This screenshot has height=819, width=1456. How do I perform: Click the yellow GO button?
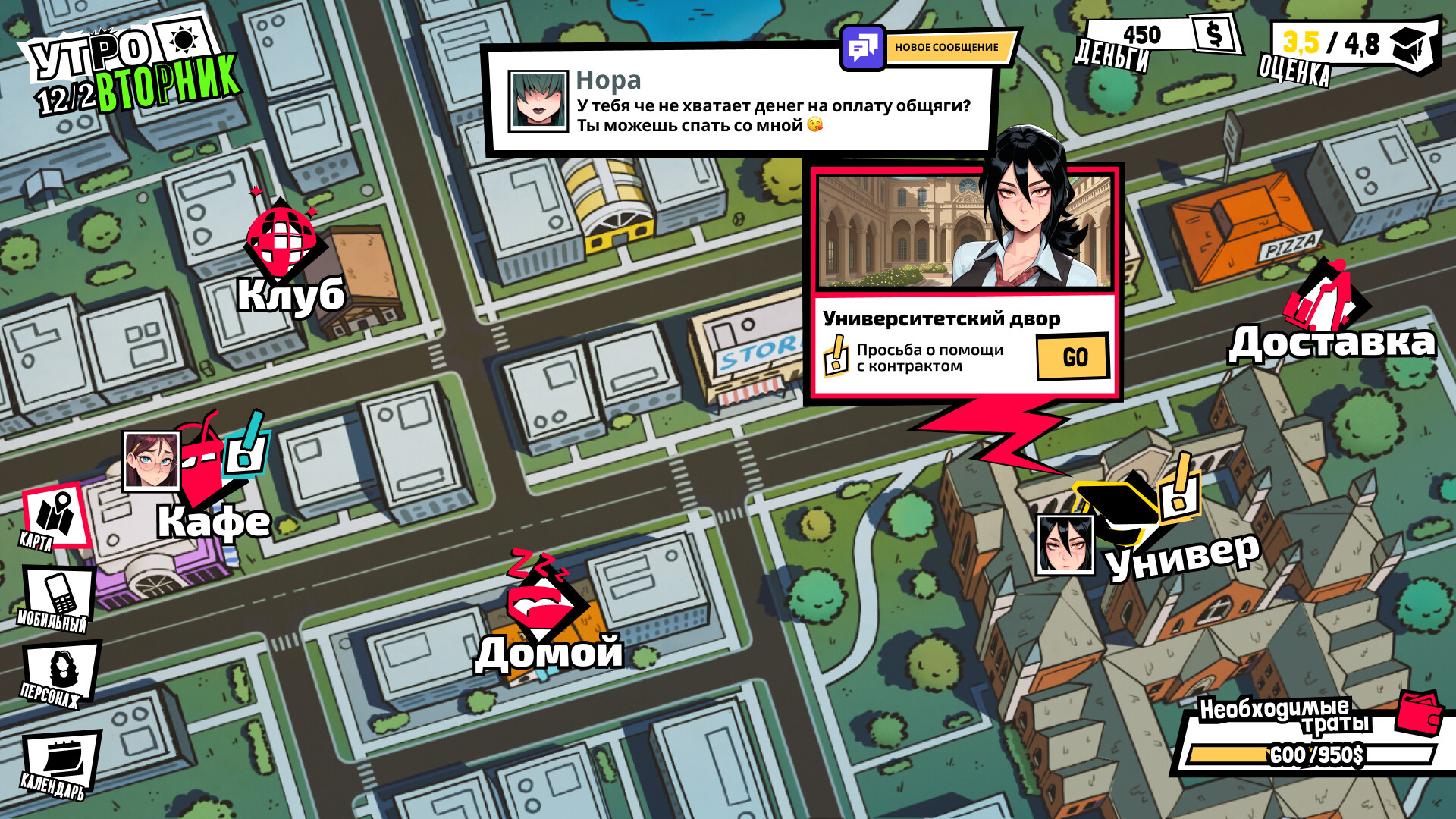tap(1073, 357)
